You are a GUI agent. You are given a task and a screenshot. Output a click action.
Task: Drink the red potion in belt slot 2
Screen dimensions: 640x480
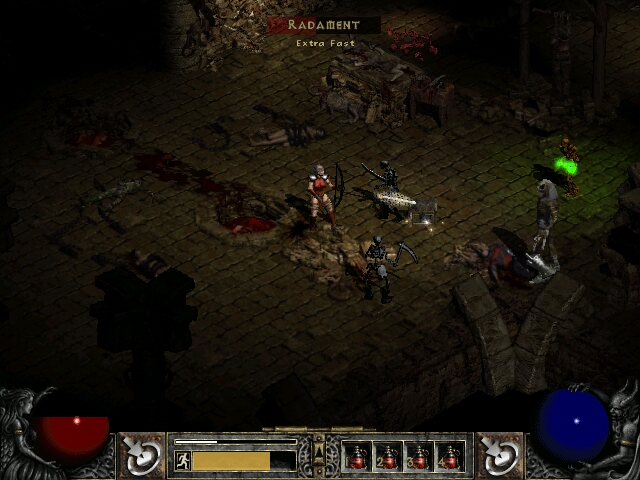point(387,458)
